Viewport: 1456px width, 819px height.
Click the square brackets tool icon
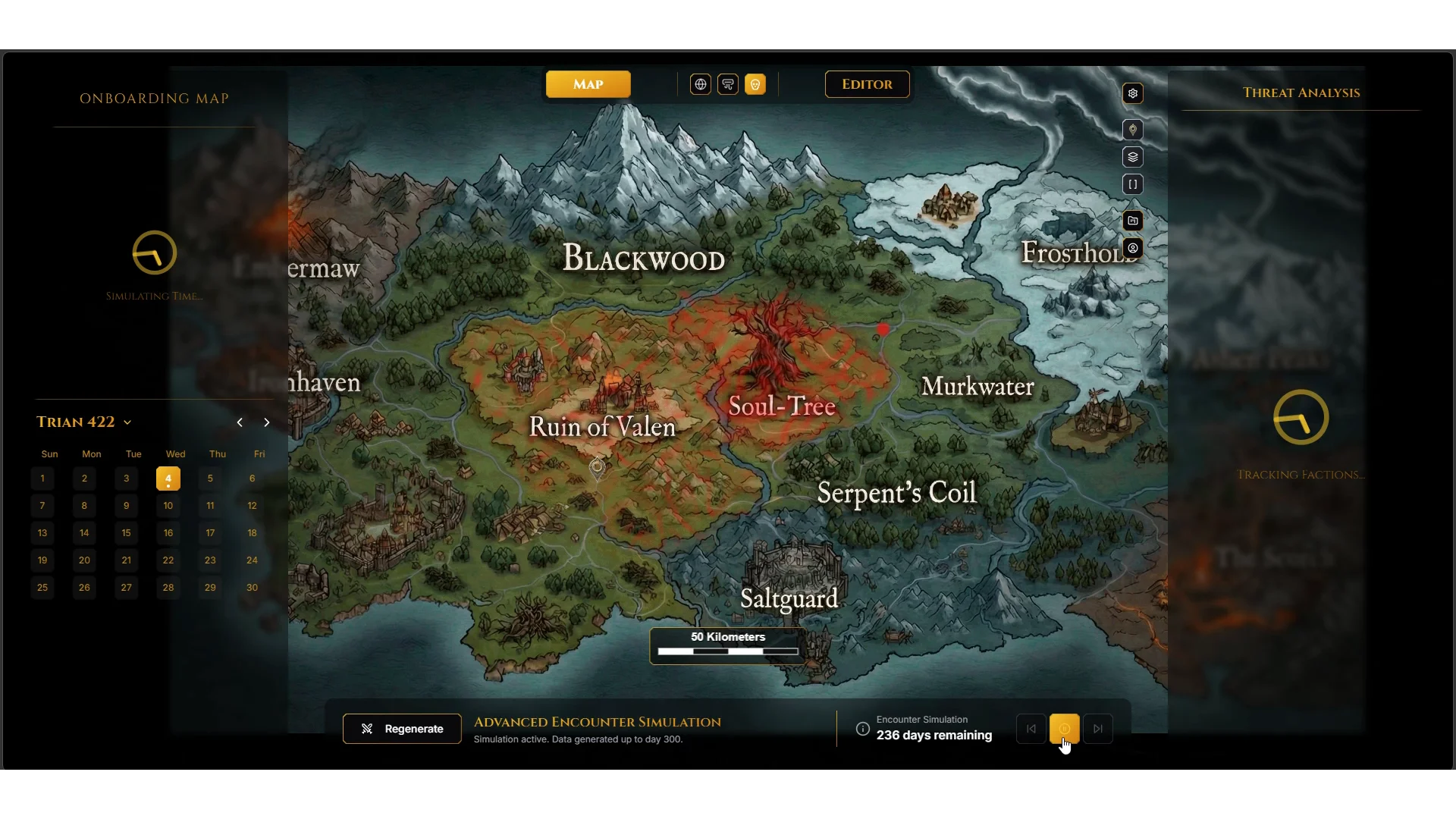tap(1133, 184)
